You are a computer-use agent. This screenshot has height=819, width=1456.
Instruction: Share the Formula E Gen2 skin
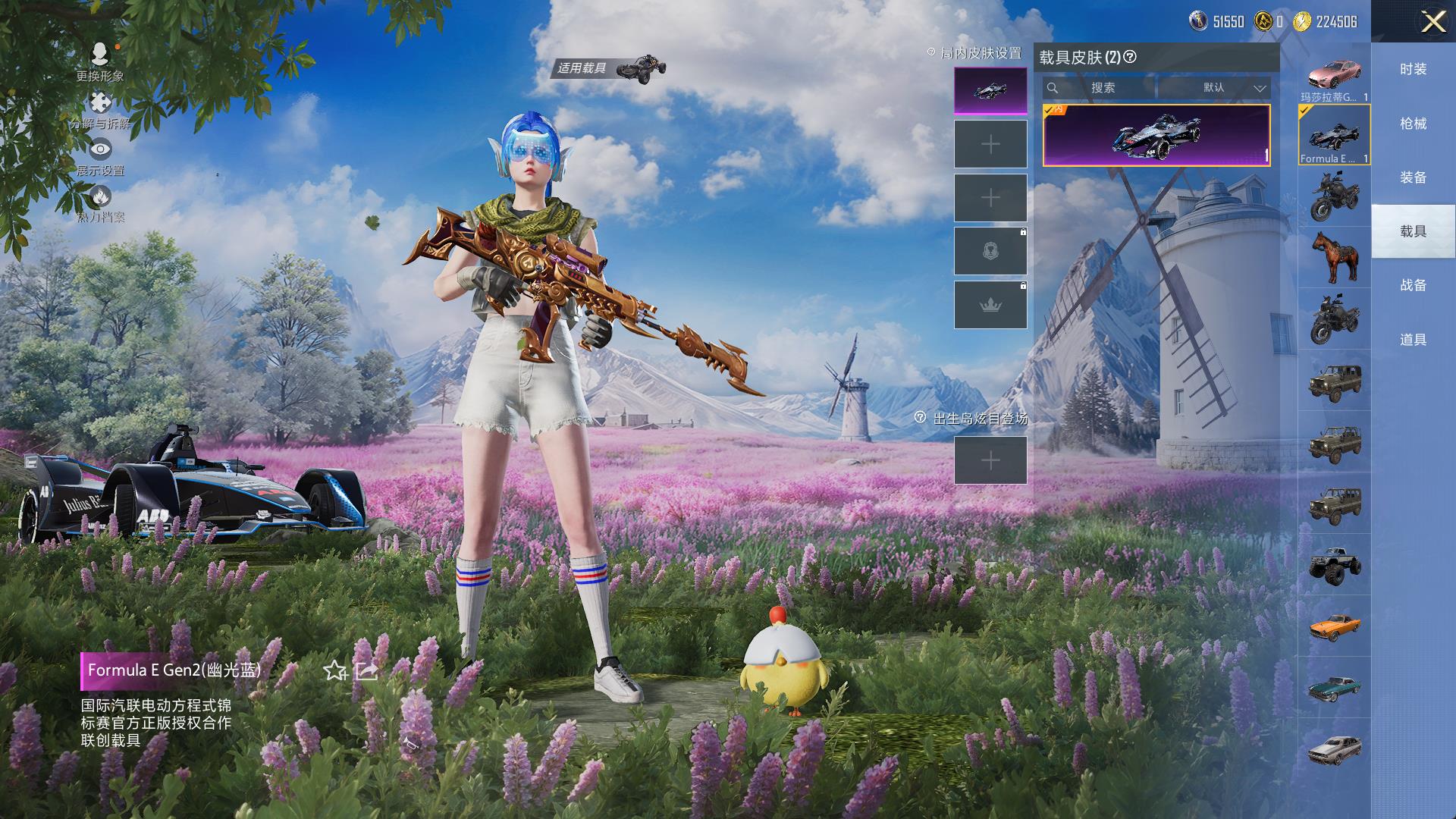366,670
